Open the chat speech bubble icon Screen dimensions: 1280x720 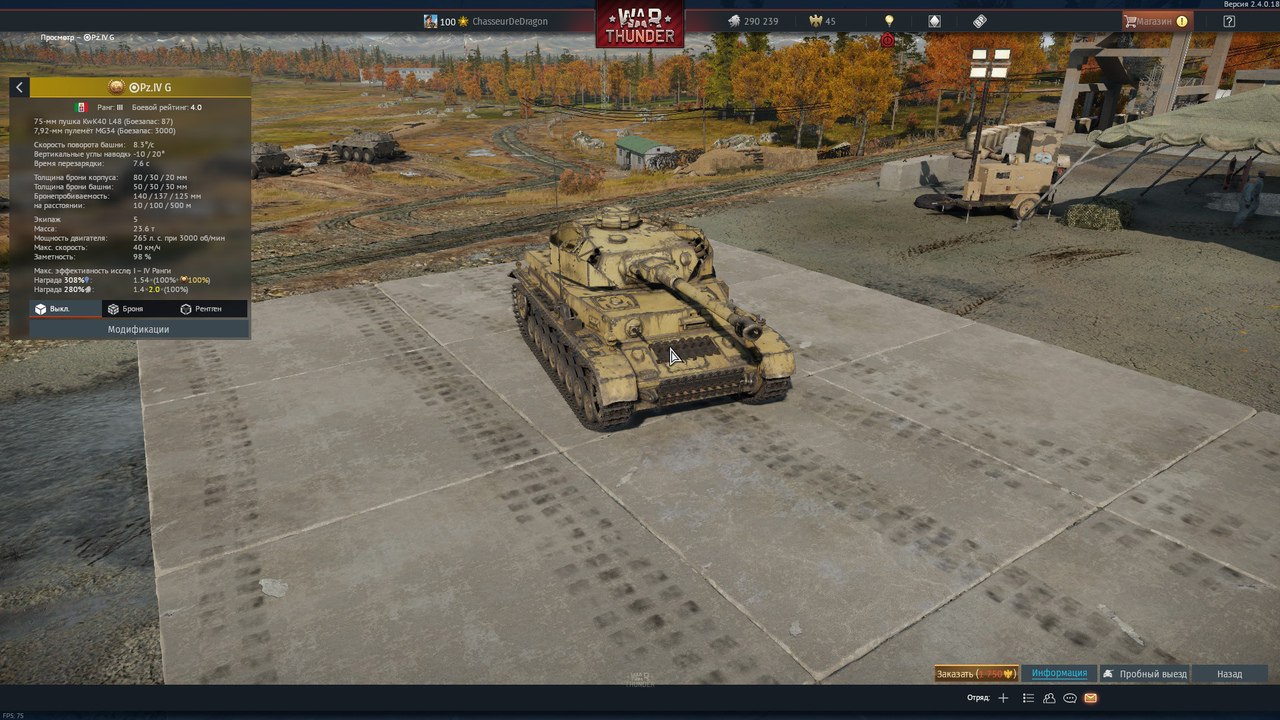tap(1070, 698)
